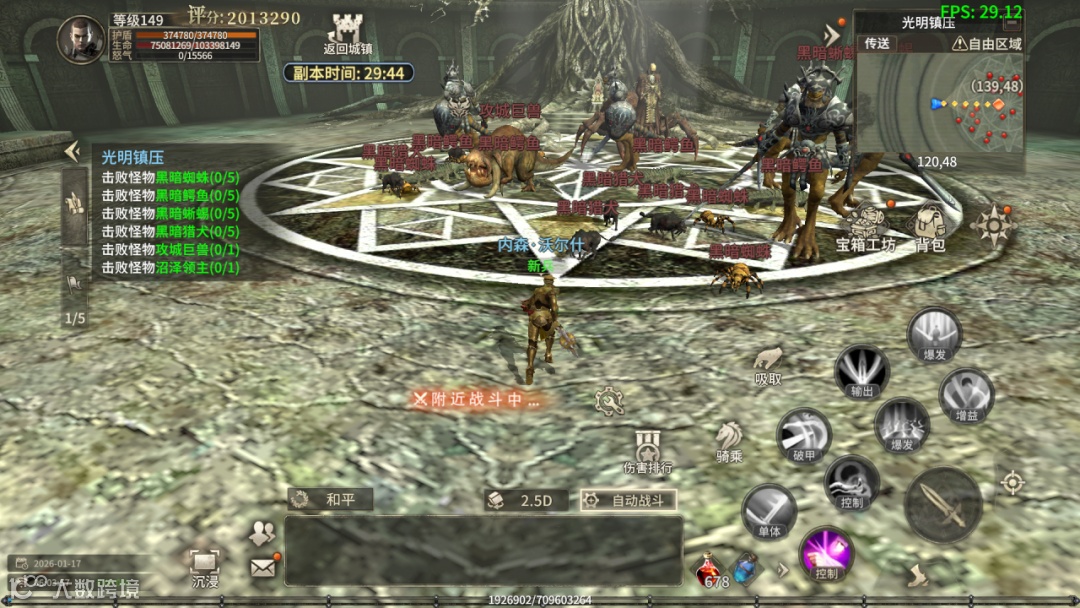Screen dimensions: 1080x608
Task: Click the 传送 teleport button
Action: coord(877,43)
